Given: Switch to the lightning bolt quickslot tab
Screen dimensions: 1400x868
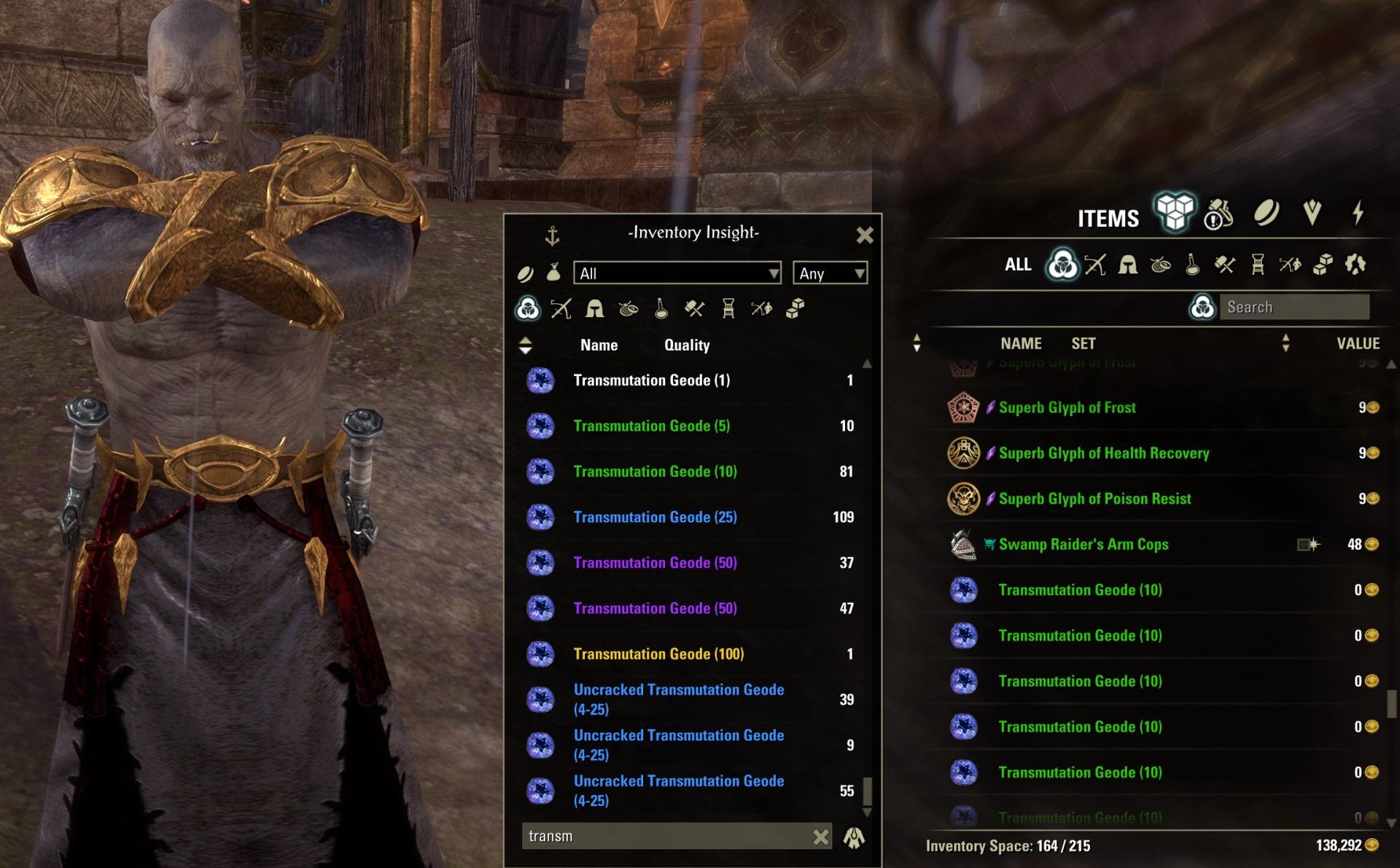Looking at the screenshot, I should click(x=1358, y=213).
